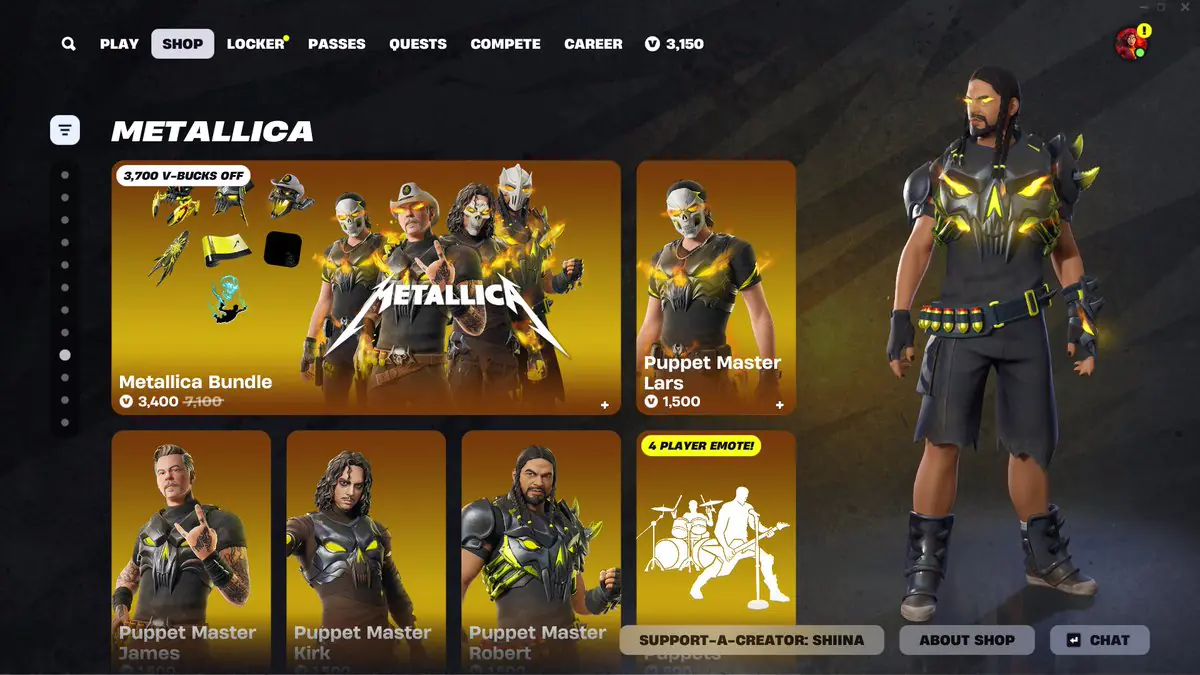Select the Shop tab
This screenshot has width=1200, height=675.
pyautogui.click(x=182, y=44)
